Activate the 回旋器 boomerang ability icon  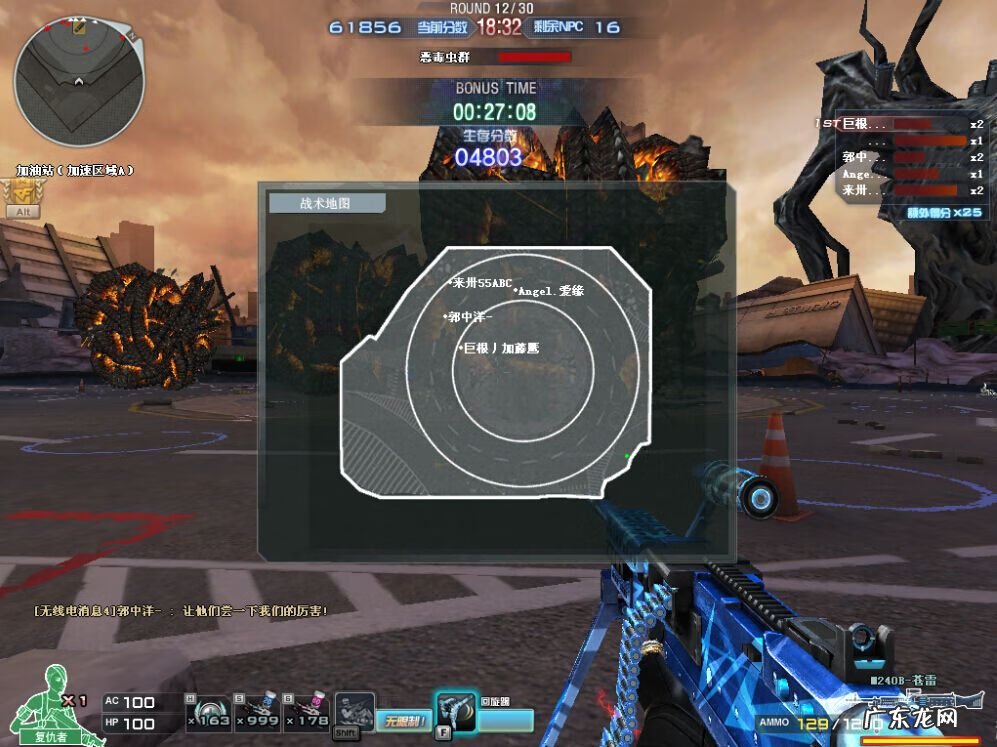point(454,712)
